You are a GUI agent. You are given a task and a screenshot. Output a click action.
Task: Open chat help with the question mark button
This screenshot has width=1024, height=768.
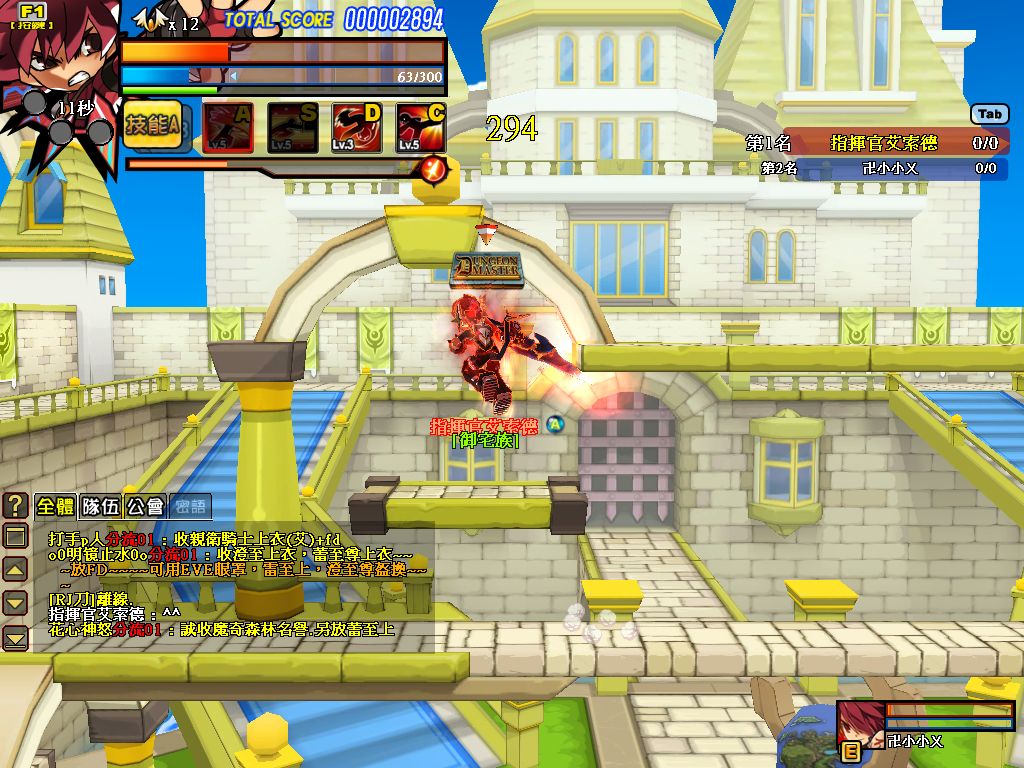[15, 505]
